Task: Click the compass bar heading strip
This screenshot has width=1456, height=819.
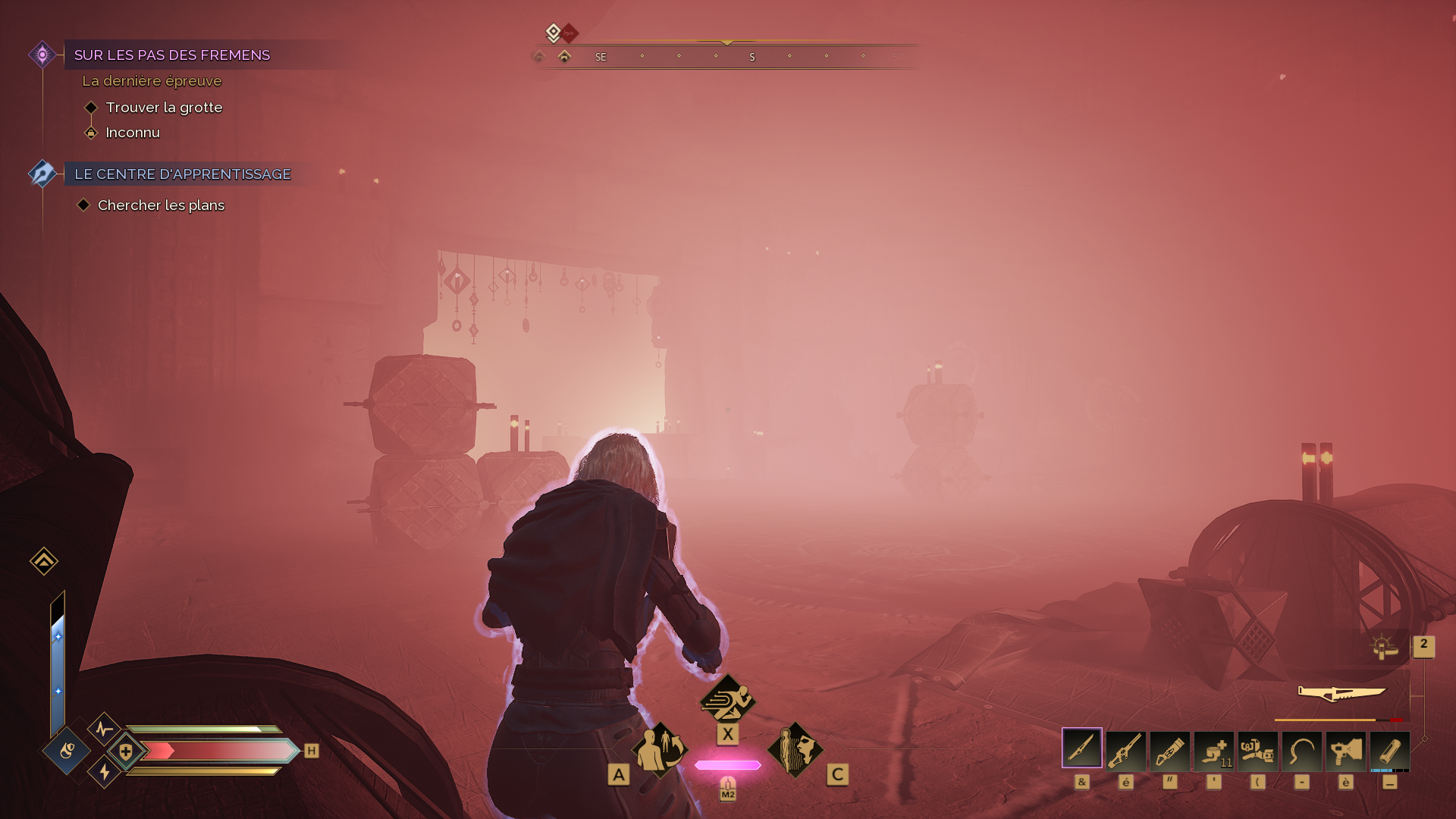Action: (726, 57)
